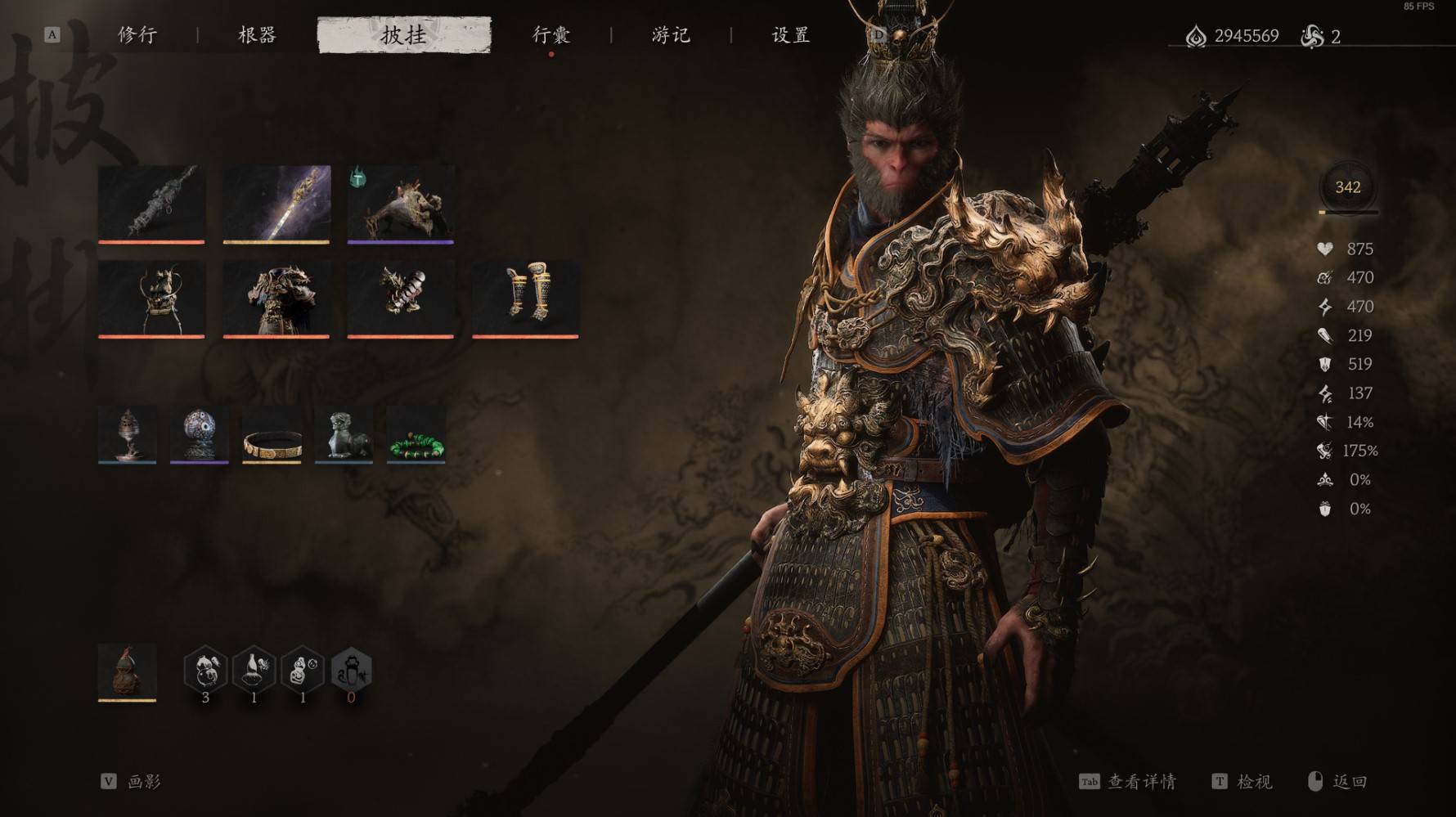Pick the horned headgear slot
Viewport: 1456px width, 817px height.
[x=151, y=299]
